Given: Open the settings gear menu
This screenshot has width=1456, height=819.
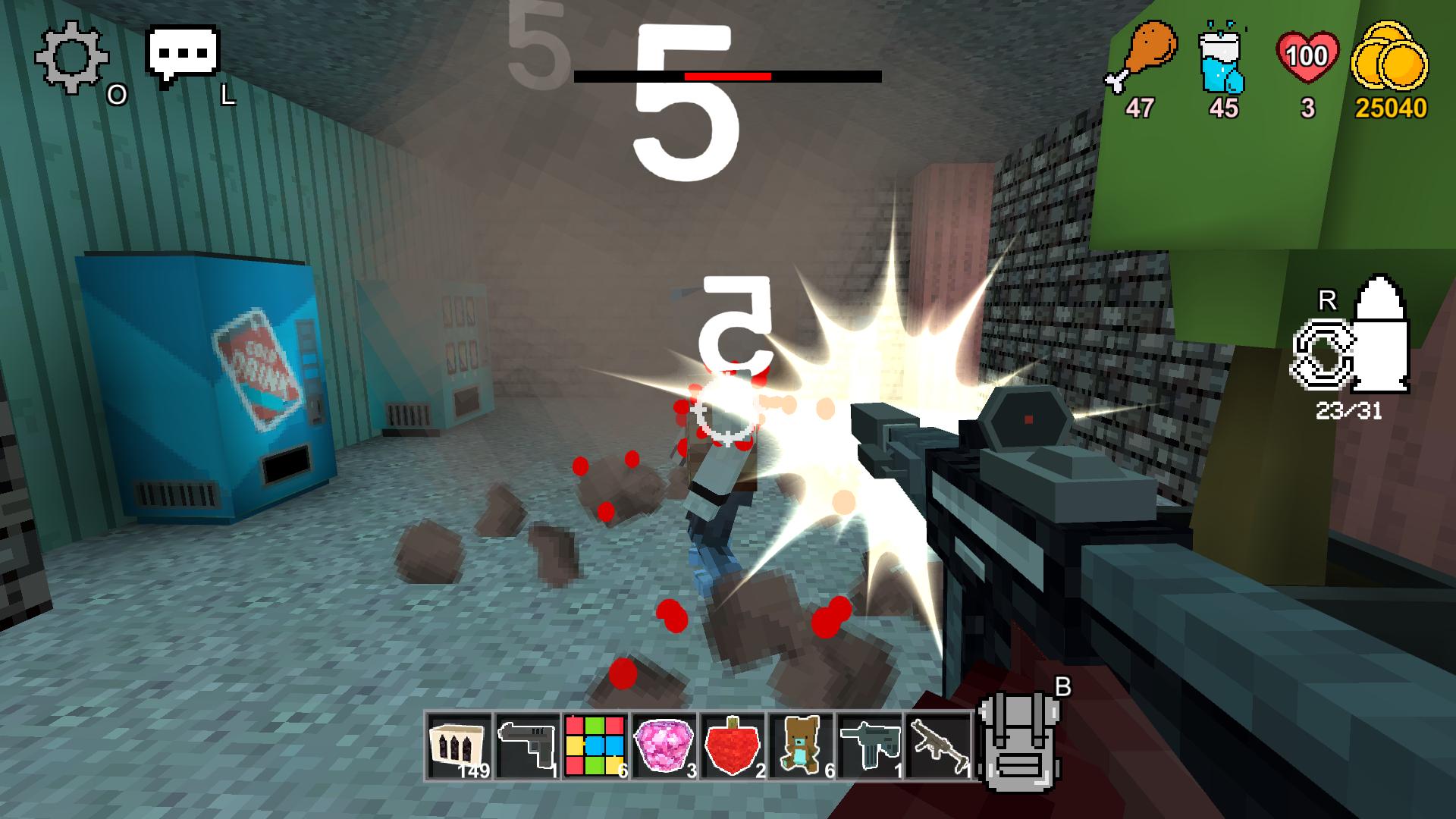Looking at the screenshot, I should tap(72, 55).
